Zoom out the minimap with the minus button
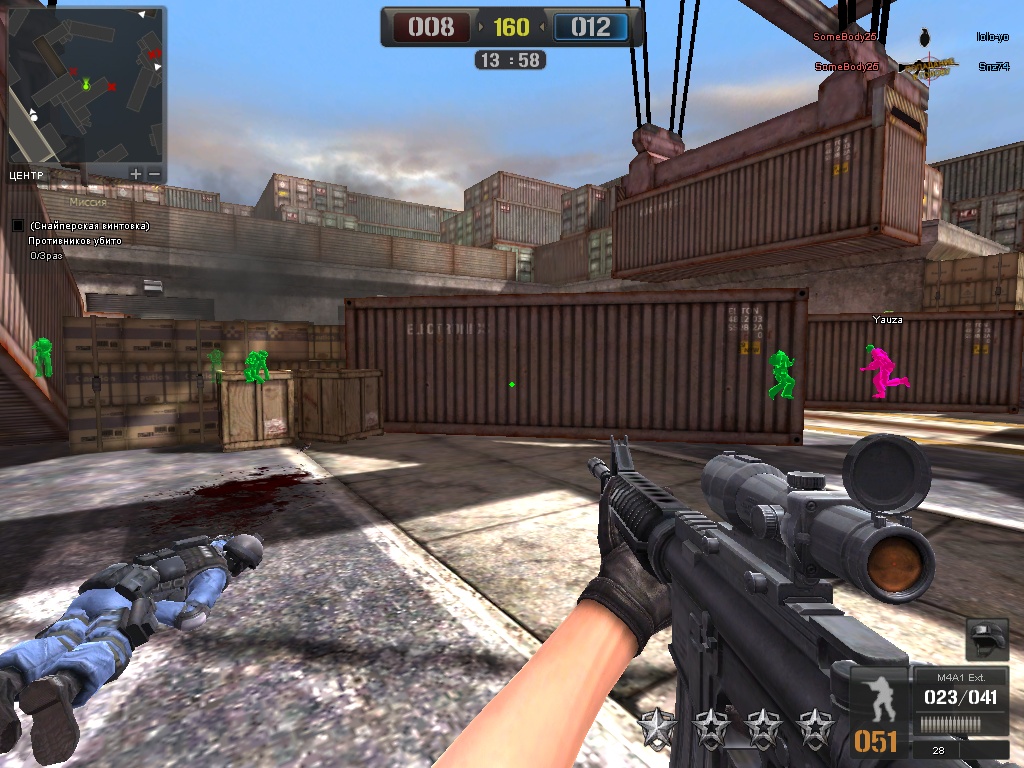This screenshot has height=768, width=1024. 155,174
